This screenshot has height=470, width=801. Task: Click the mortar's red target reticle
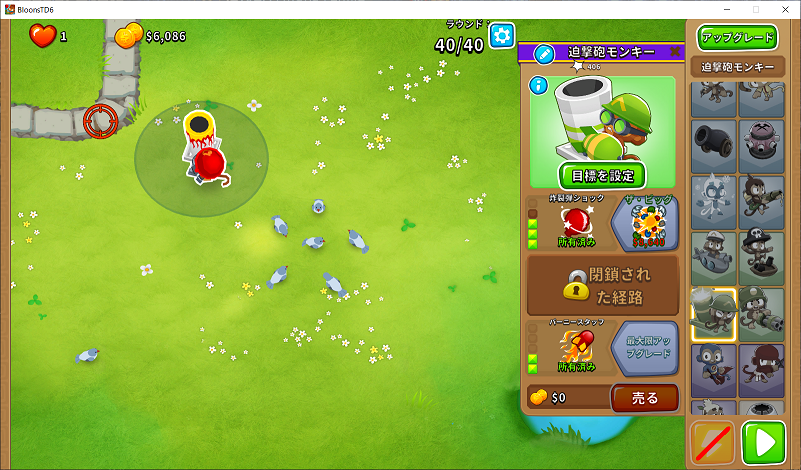100,120
